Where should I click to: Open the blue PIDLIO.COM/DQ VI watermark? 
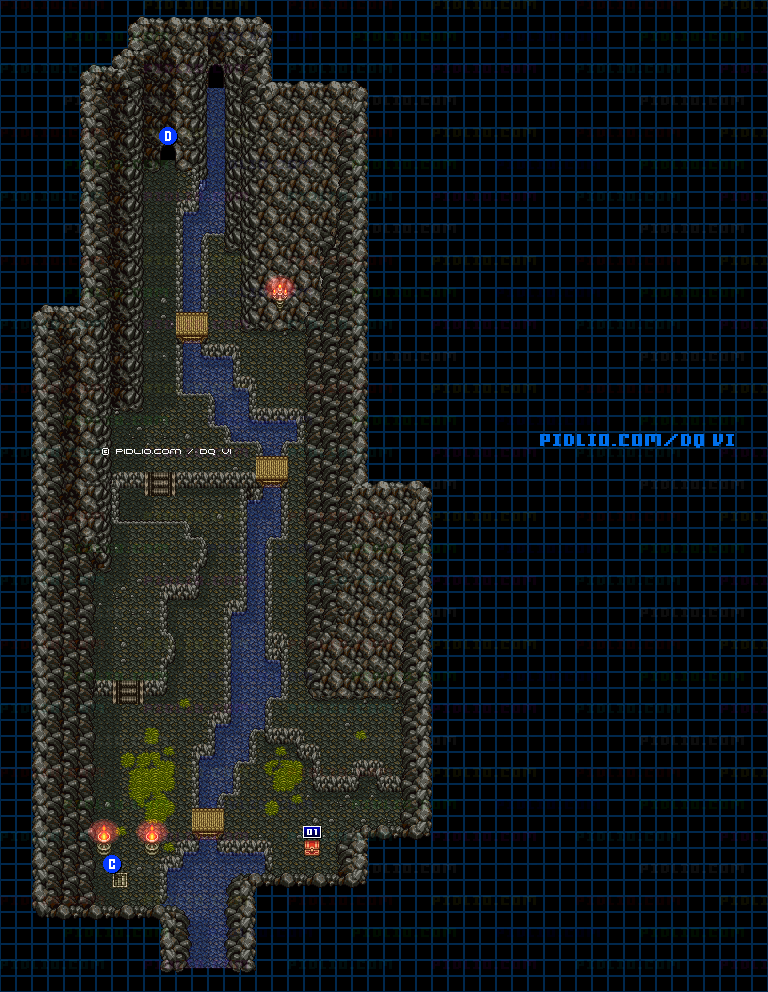[x=637, y=440]
